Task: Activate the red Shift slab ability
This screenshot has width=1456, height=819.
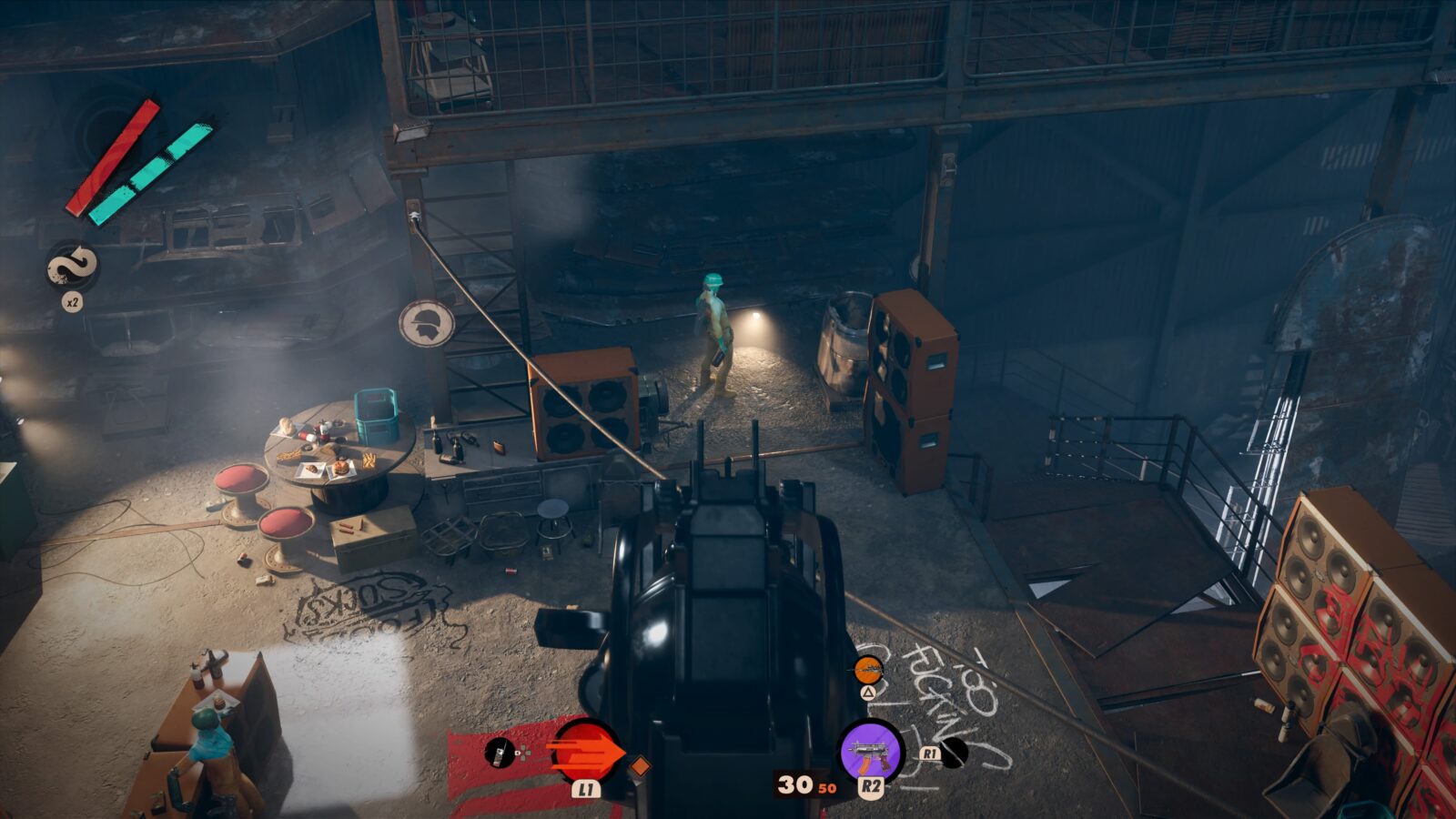Action: pos(585,751)
